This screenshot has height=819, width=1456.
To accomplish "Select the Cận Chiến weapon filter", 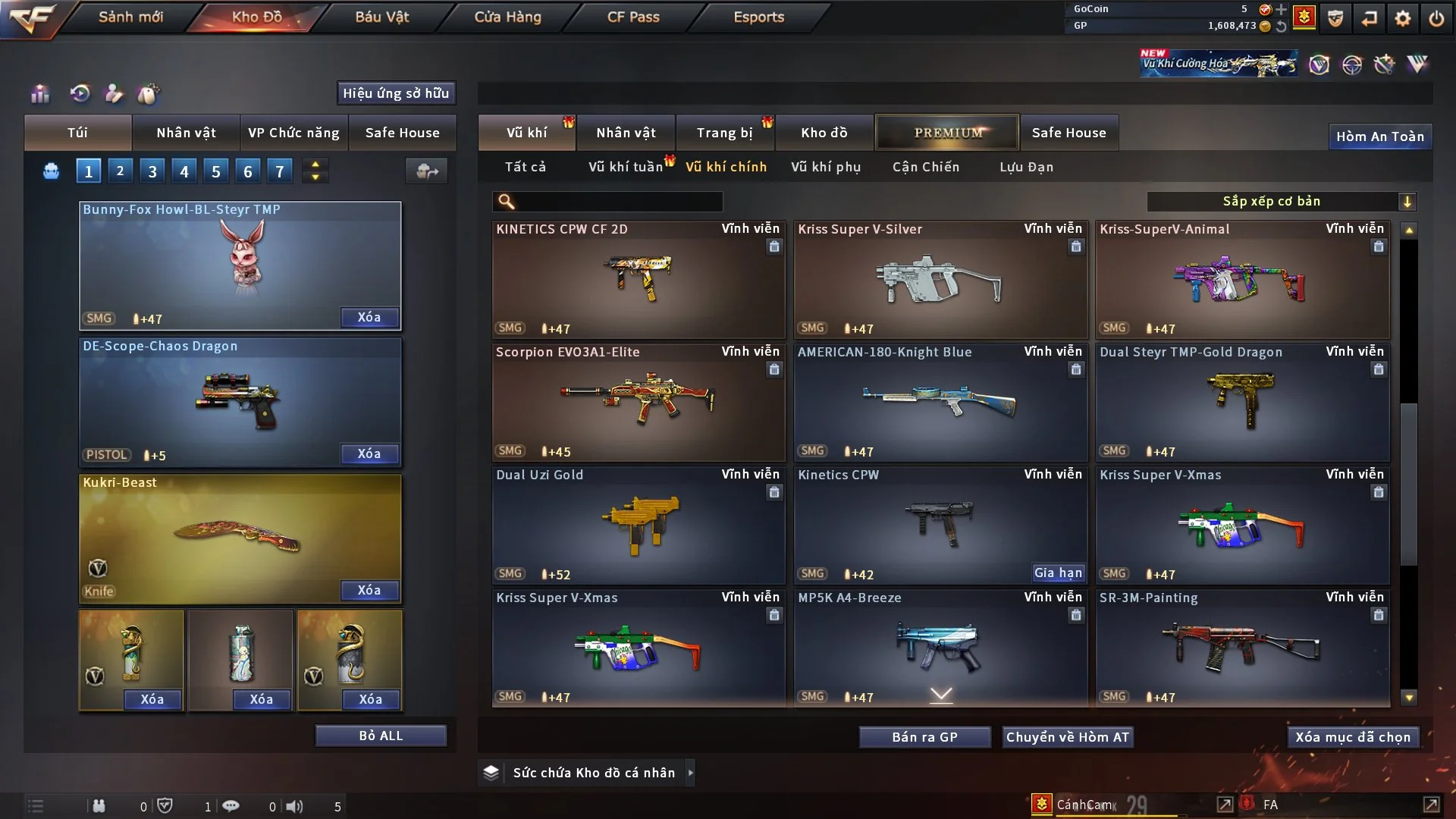I will [925, 167].
